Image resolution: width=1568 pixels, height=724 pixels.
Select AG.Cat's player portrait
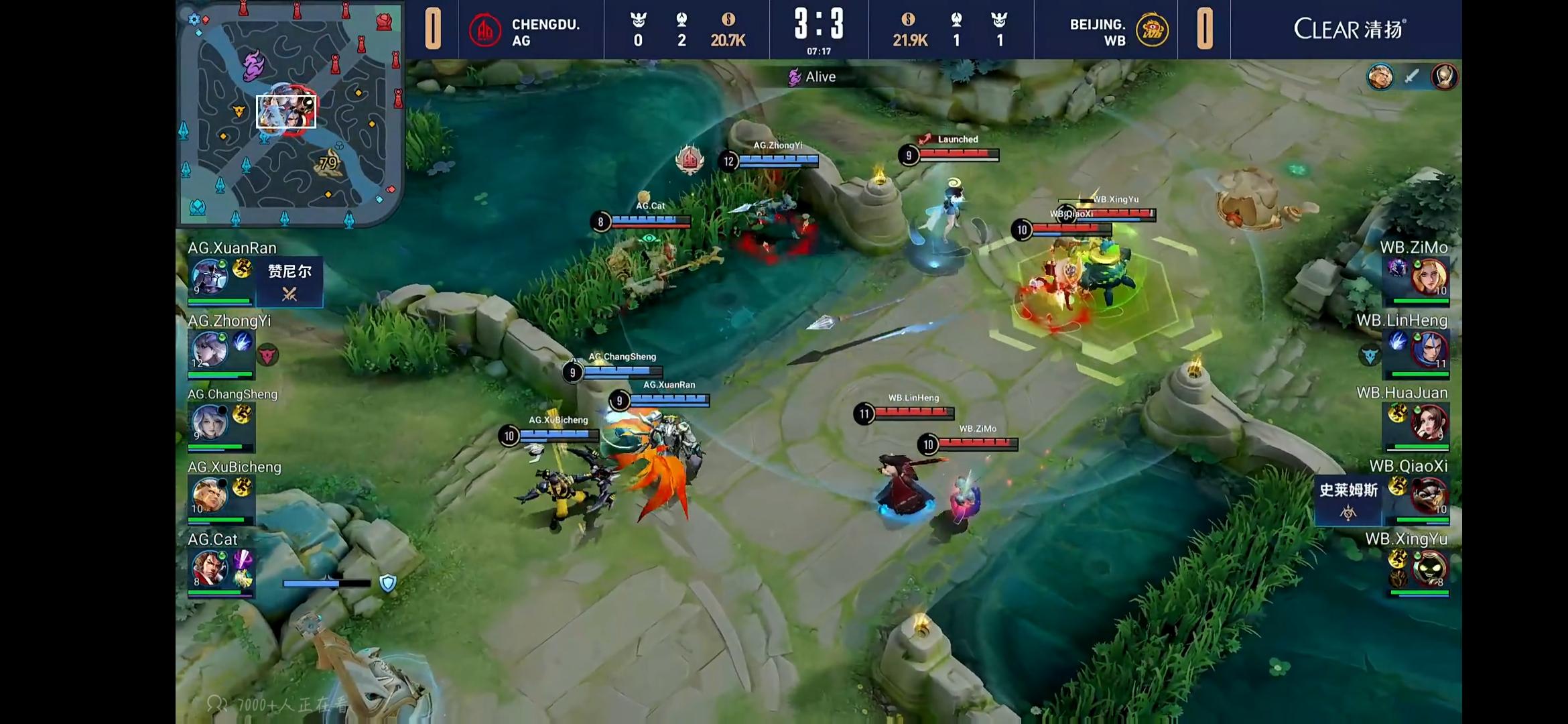[x=209, y=568]
